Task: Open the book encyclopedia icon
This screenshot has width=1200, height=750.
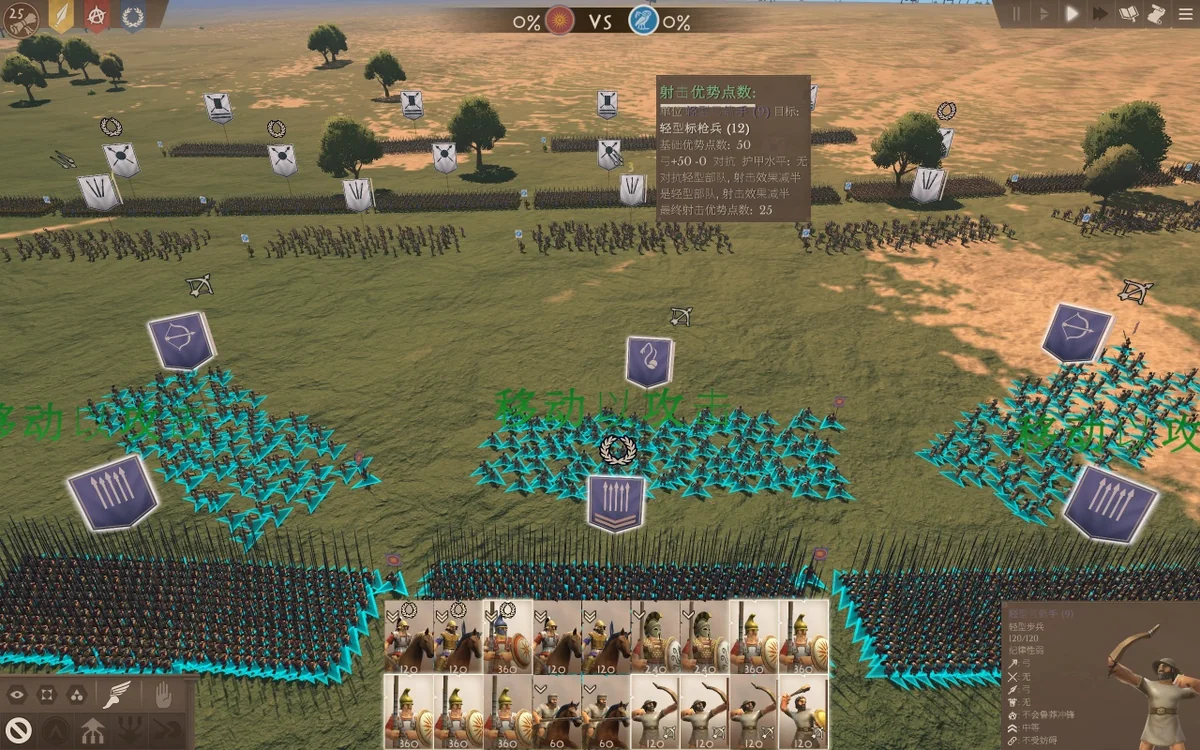Action: click(x=1129, y=14)
